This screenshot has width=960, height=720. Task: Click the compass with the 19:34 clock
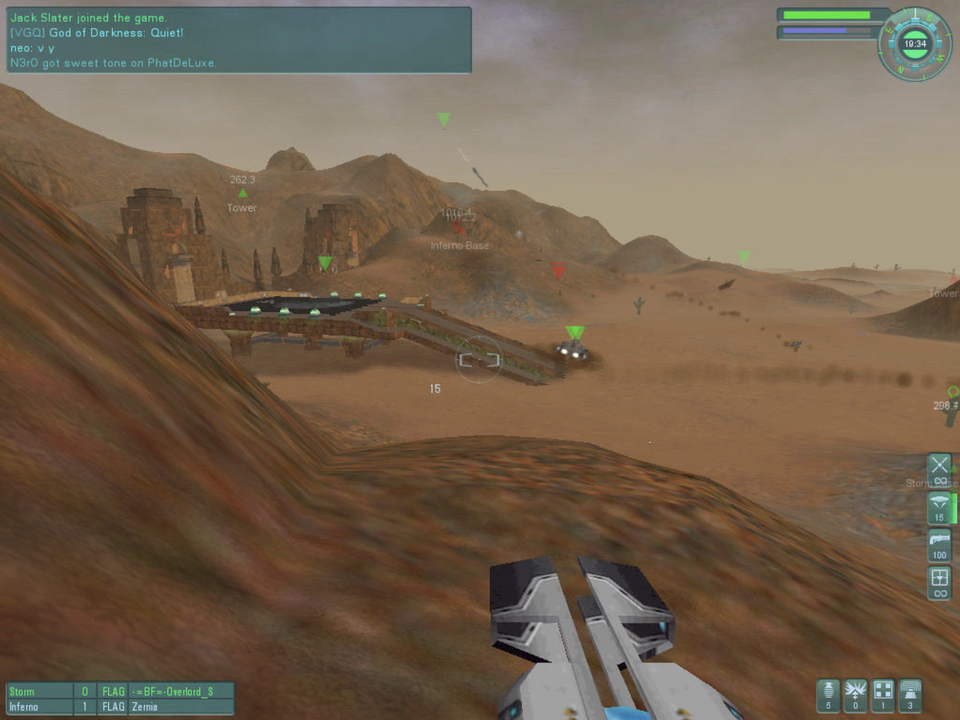913,44
